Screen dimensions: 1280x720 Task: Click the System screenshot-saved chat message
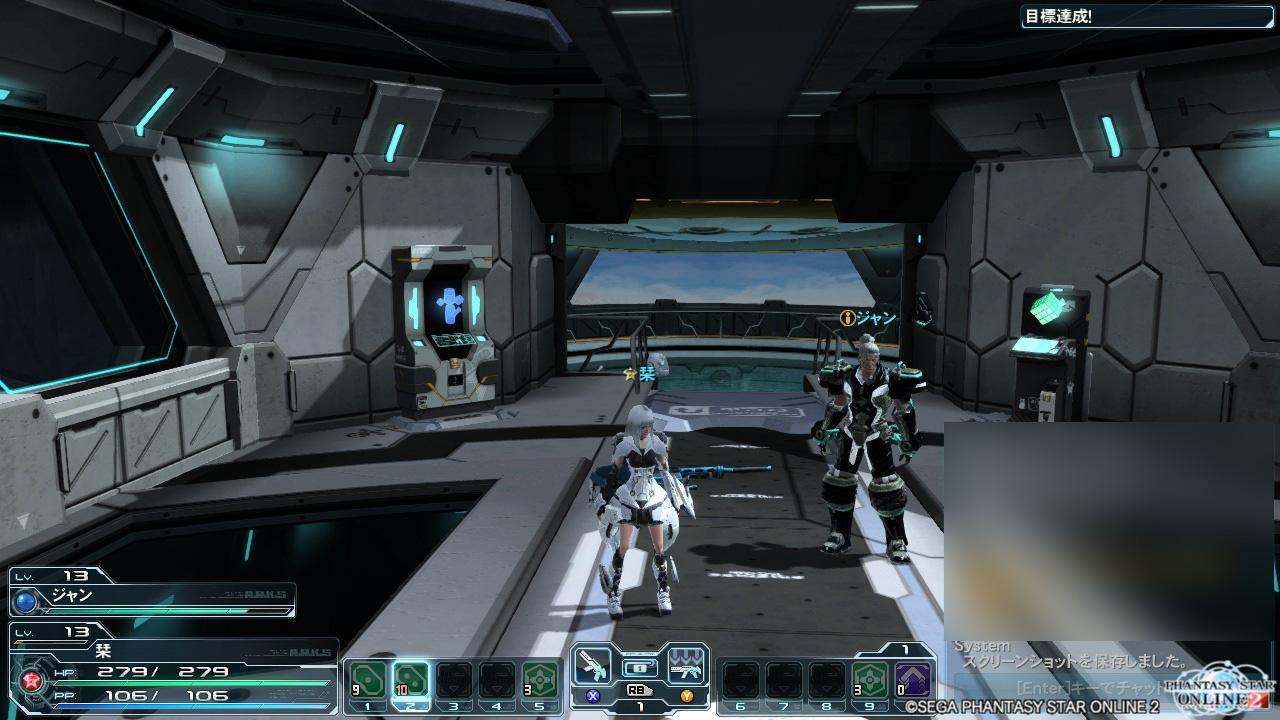[1070, 661]
